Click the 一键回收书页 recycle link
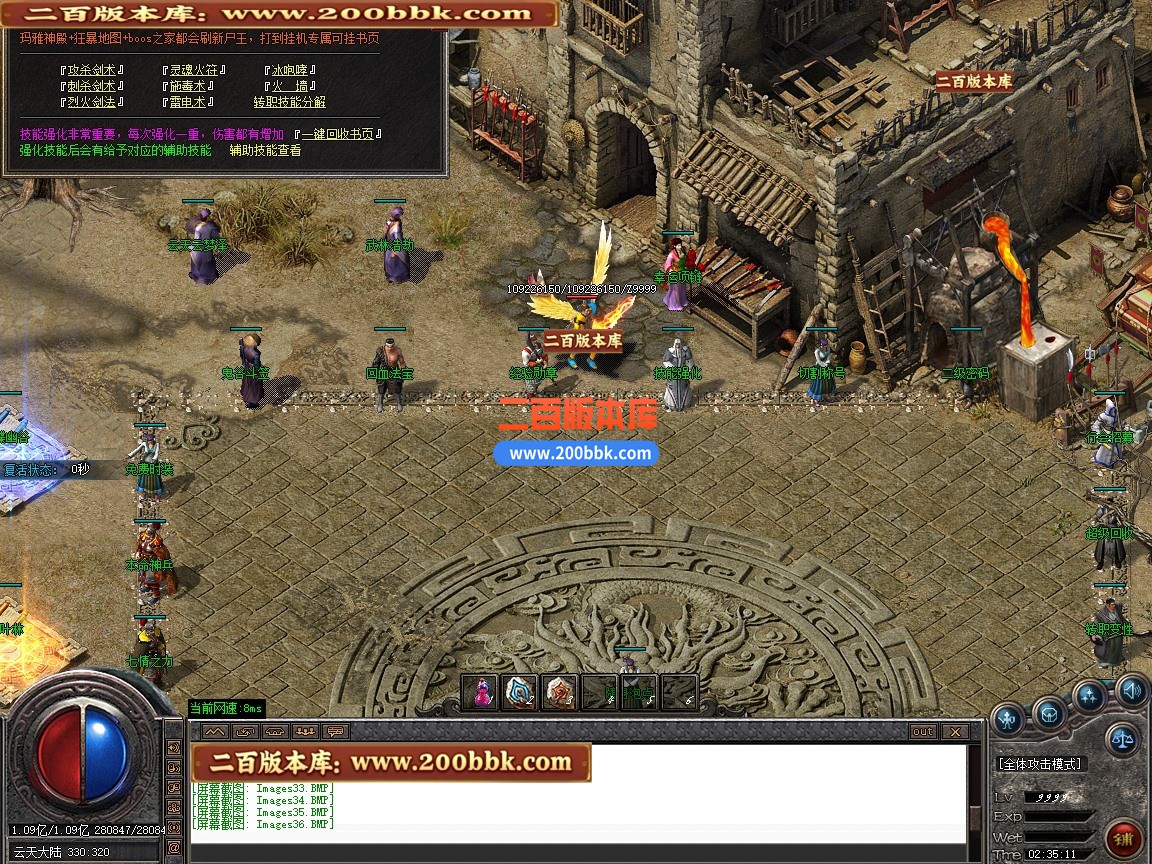 pos(338,134)
